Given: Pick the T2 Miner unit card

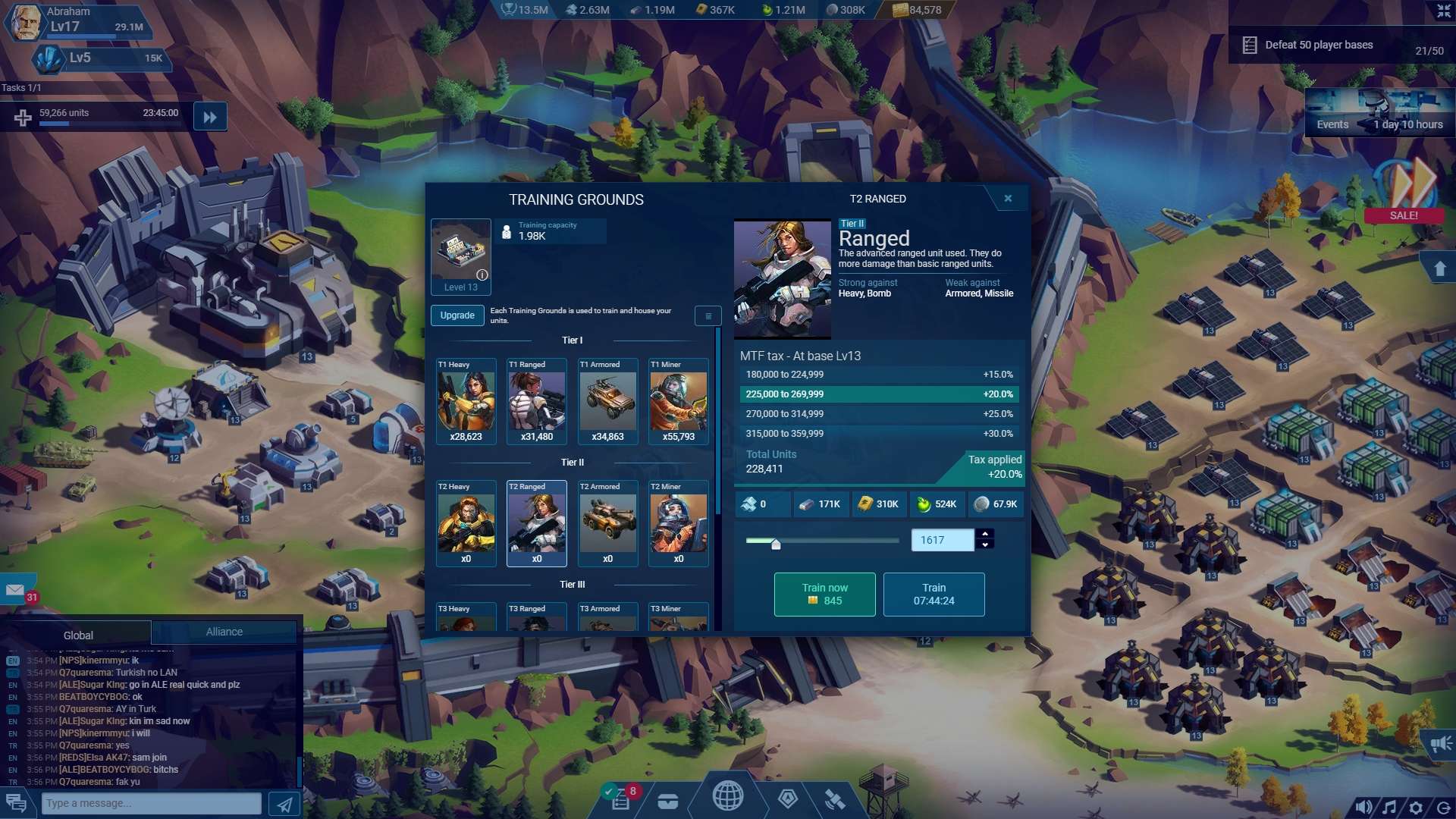Looking at the screenshot, I should (678, 523).
